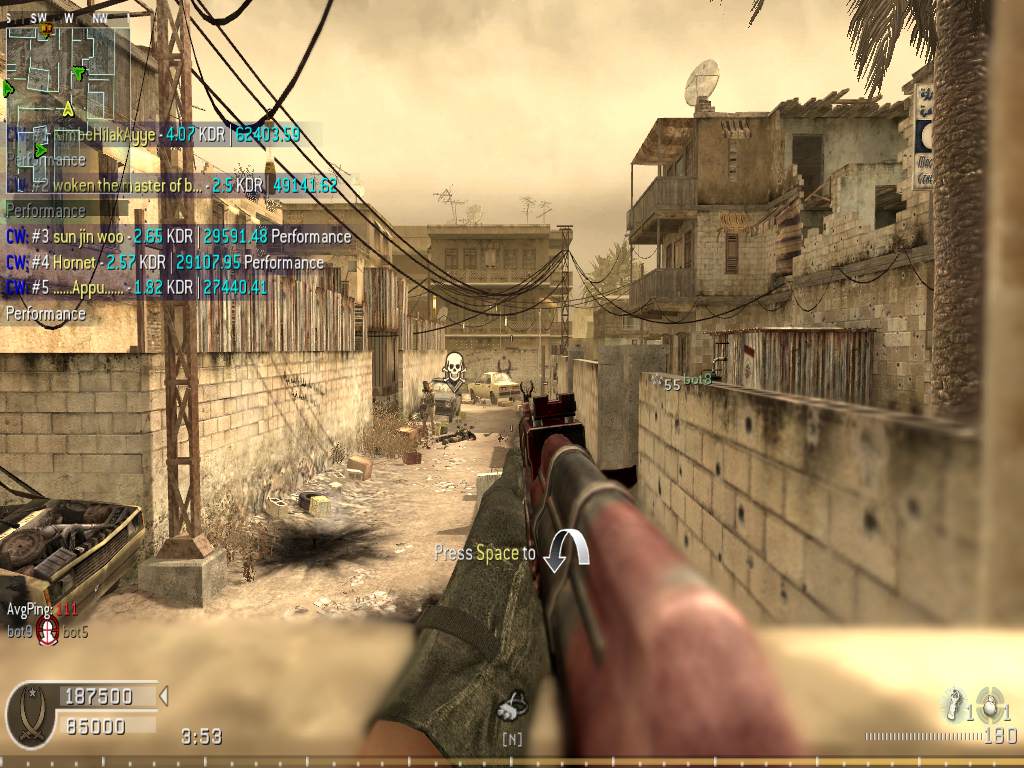The image size is (1024, 768).
Task: Click the yellow player arrow on the minimap
Action: pyautogui.click(x=68, y=108)
